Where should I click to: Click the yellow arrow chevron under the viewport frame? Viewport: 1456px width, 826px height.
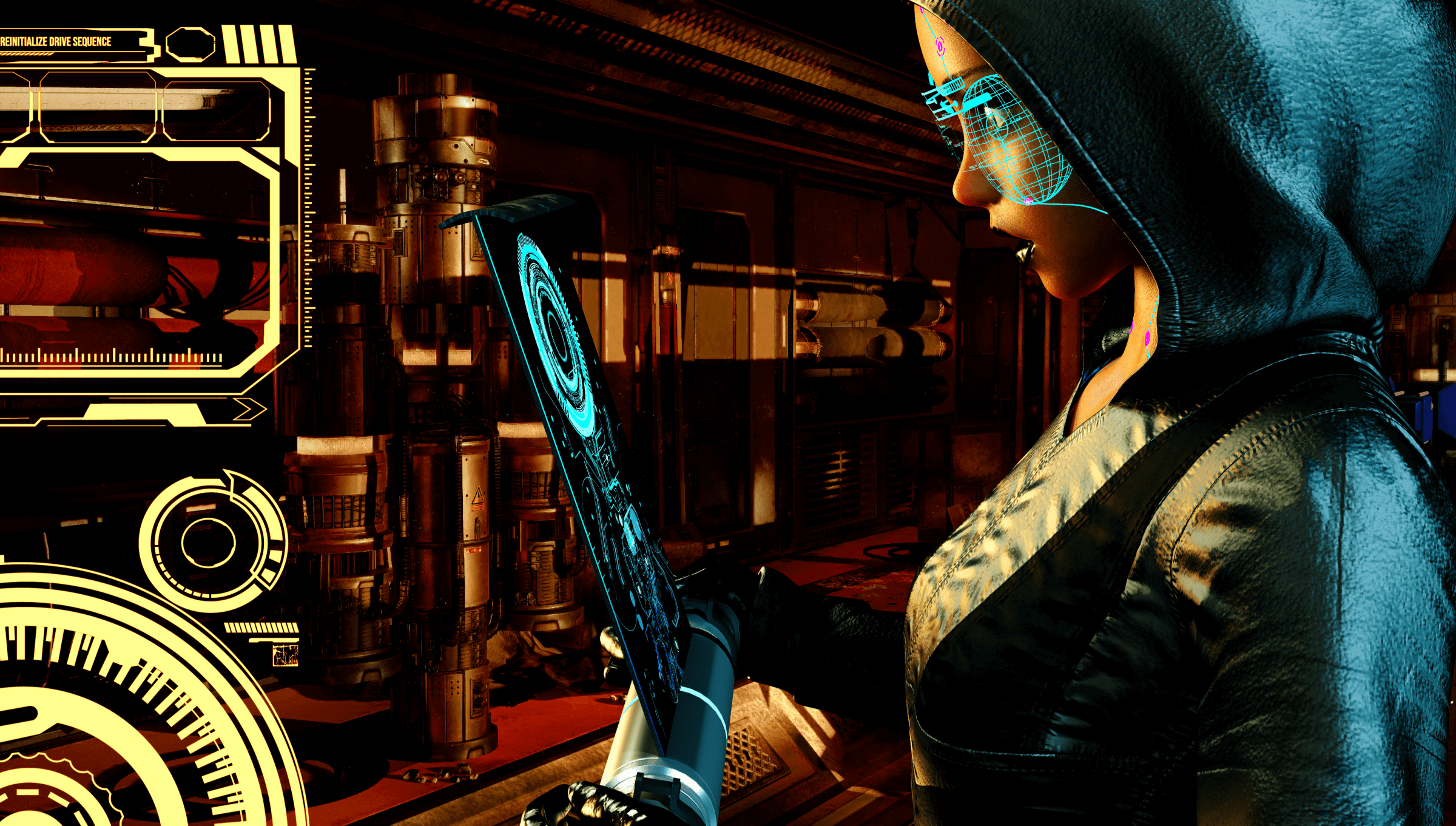click(249, 410)
